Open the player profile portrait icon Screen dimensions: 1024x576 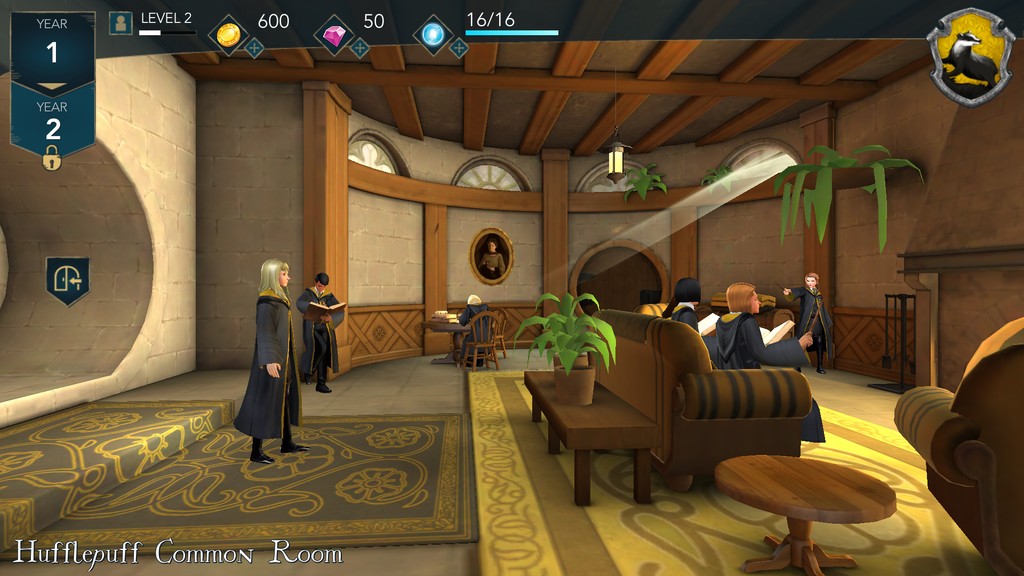(121, 22)
